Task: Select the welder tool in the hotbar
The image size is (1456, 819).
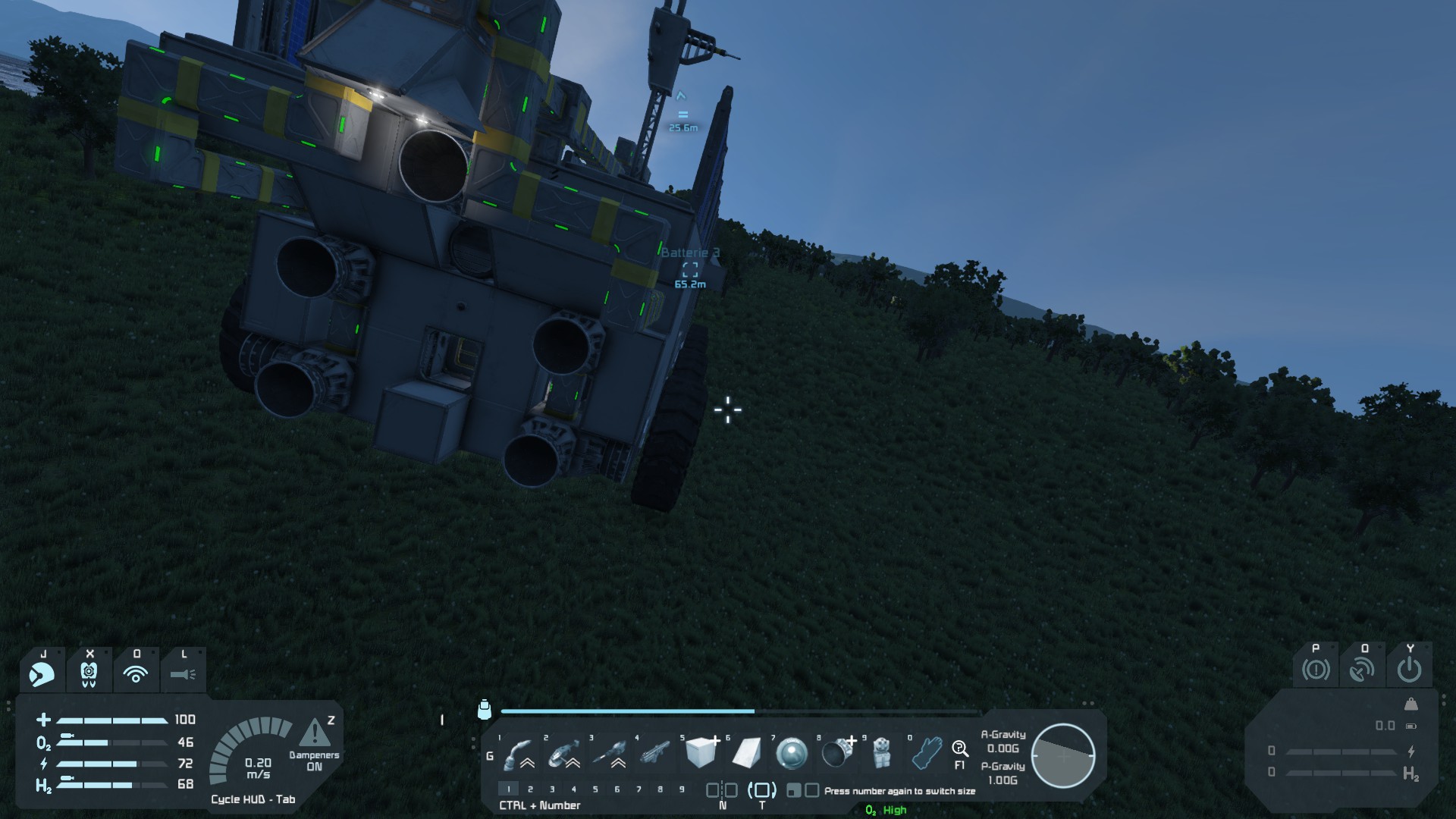Action: 519,753
